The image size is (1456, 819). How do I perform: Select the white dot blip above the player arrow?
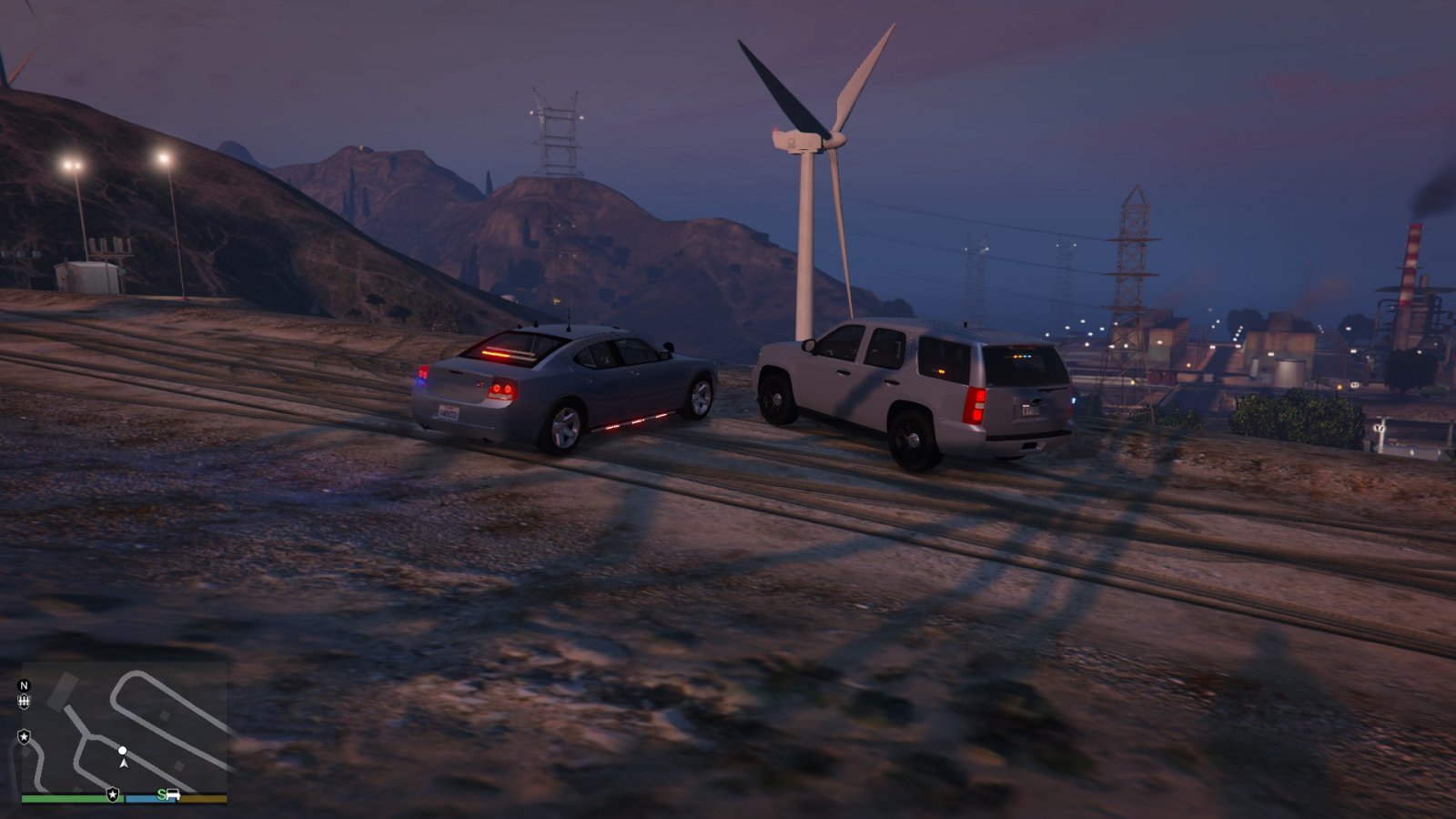point(123,751)
